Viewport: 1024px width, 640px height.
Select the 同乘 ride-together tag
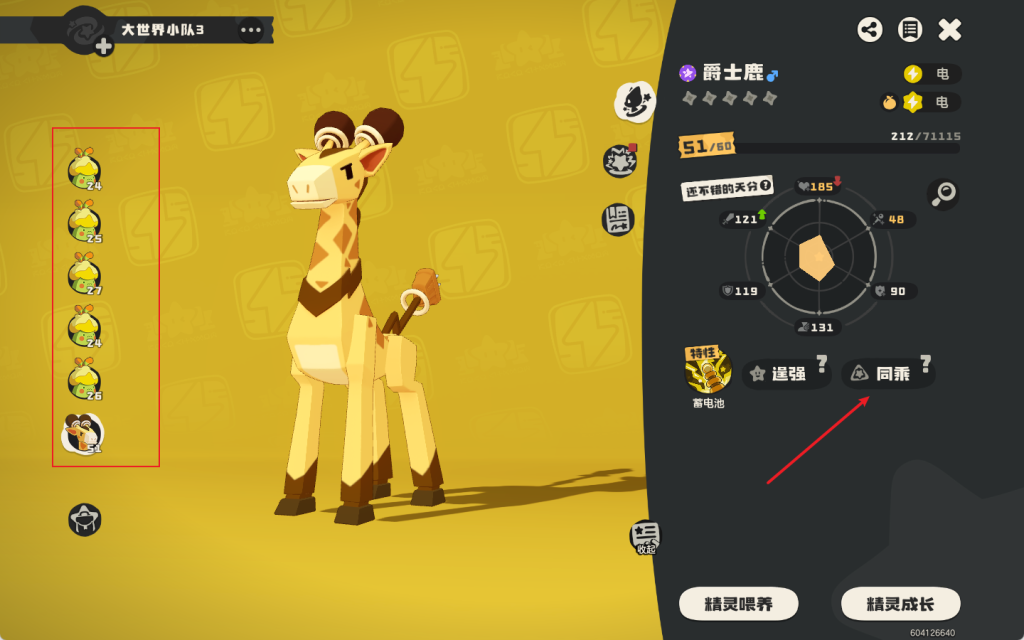point(885,374)
